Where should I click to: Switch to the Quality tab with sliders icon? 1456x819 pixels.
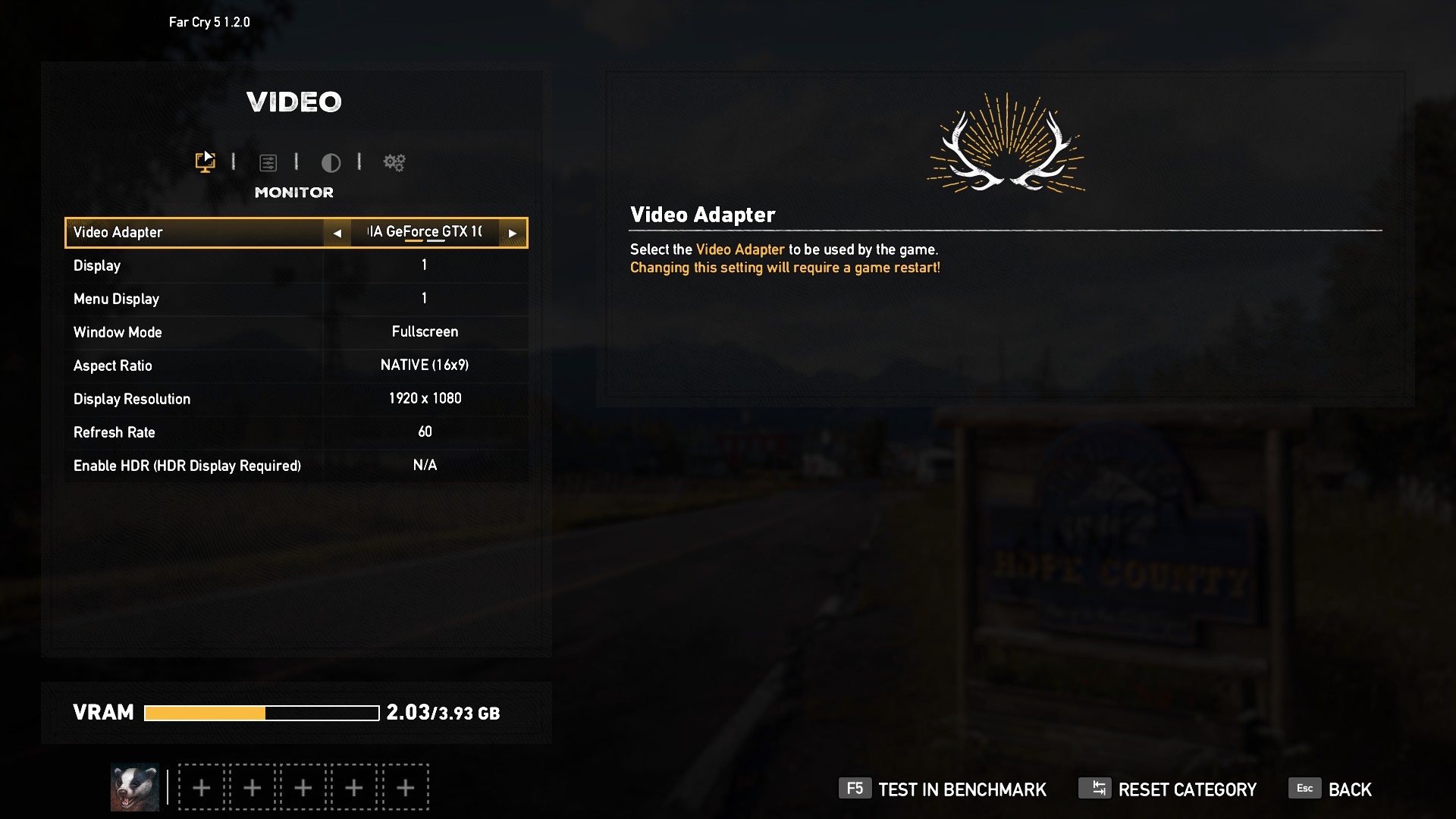click(268, 162)
